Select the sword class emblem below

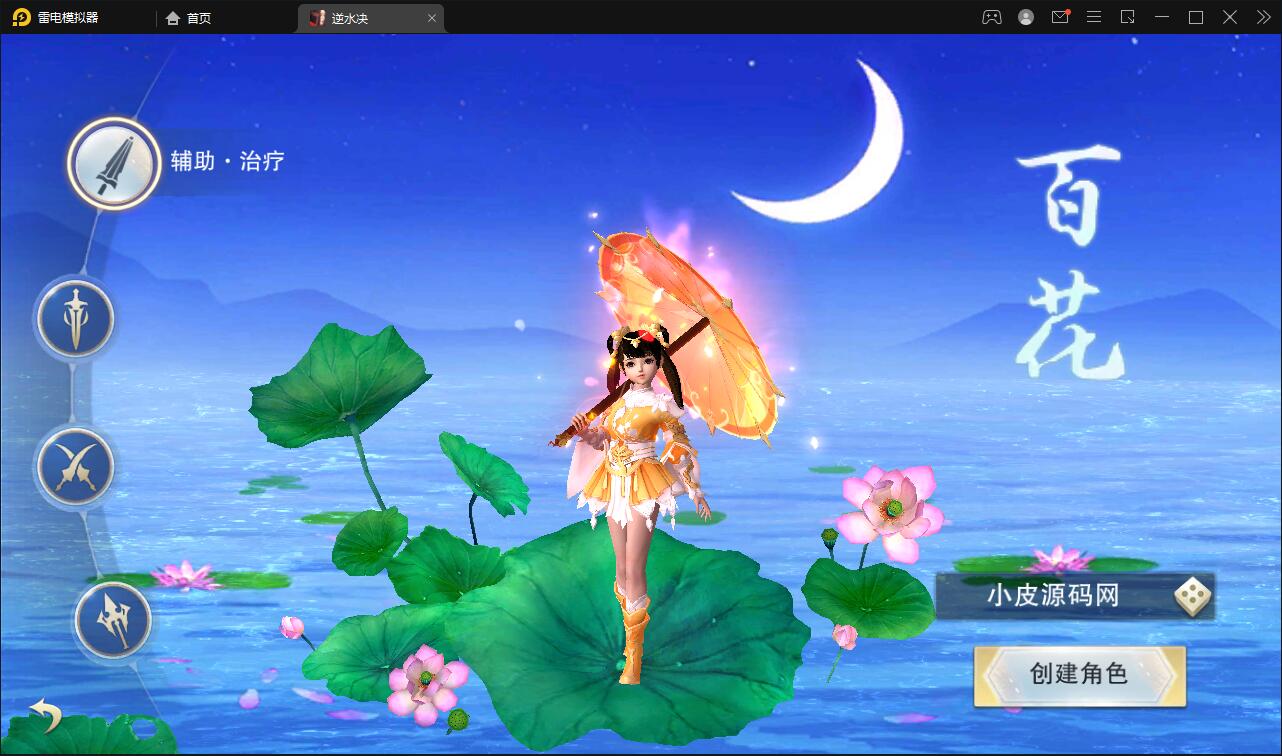pos(76,318)
